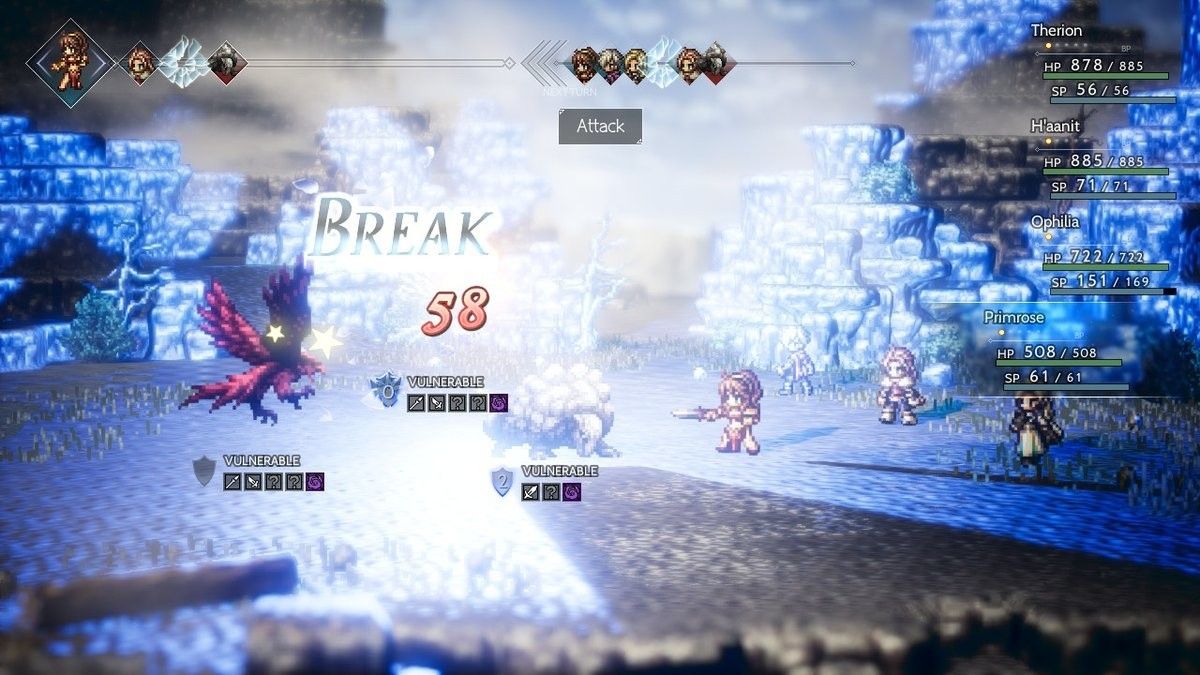Click the shield icon showing 2
1200x675 pixels.
coord(502,482)
